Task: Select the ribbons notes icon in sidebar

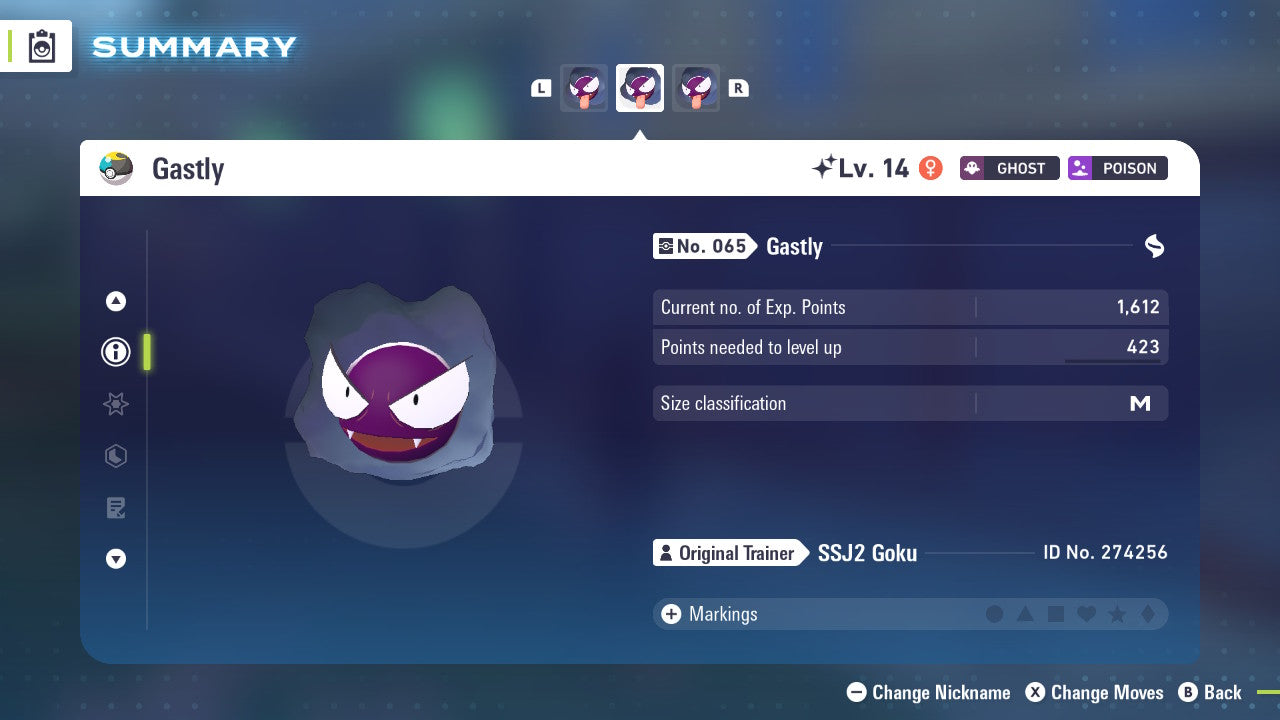Action: point(115,507)
